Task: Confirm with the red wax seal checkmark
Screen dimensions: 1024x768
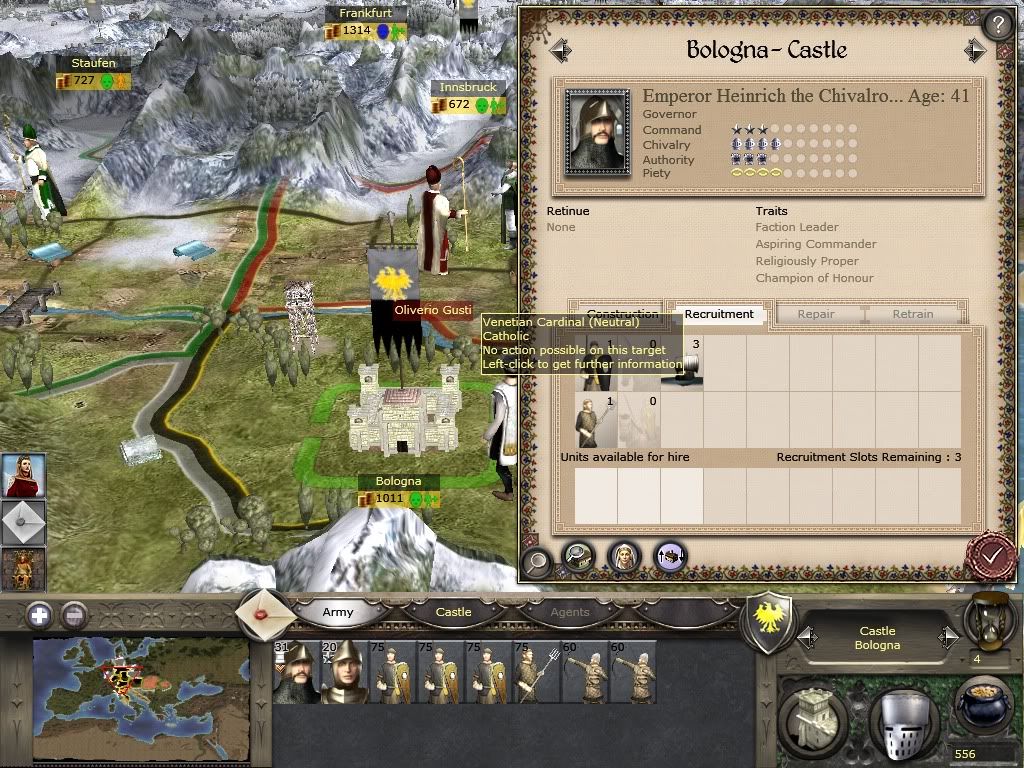Action: pyautogui.click(x=993, y=555)
